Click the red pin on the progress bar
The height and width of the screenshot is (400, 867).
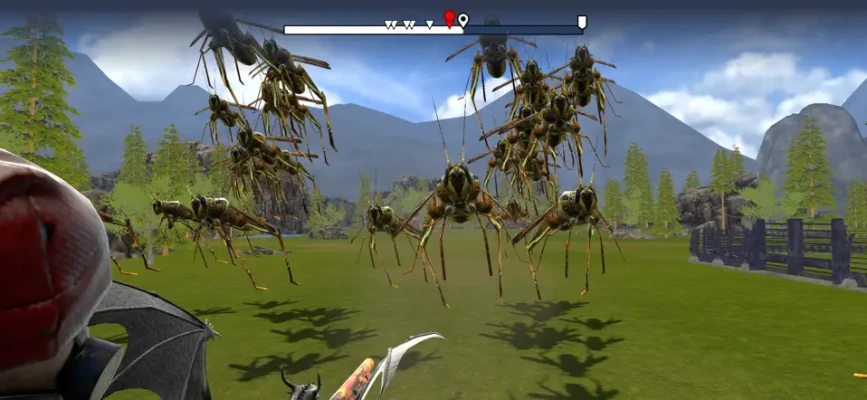449,18
